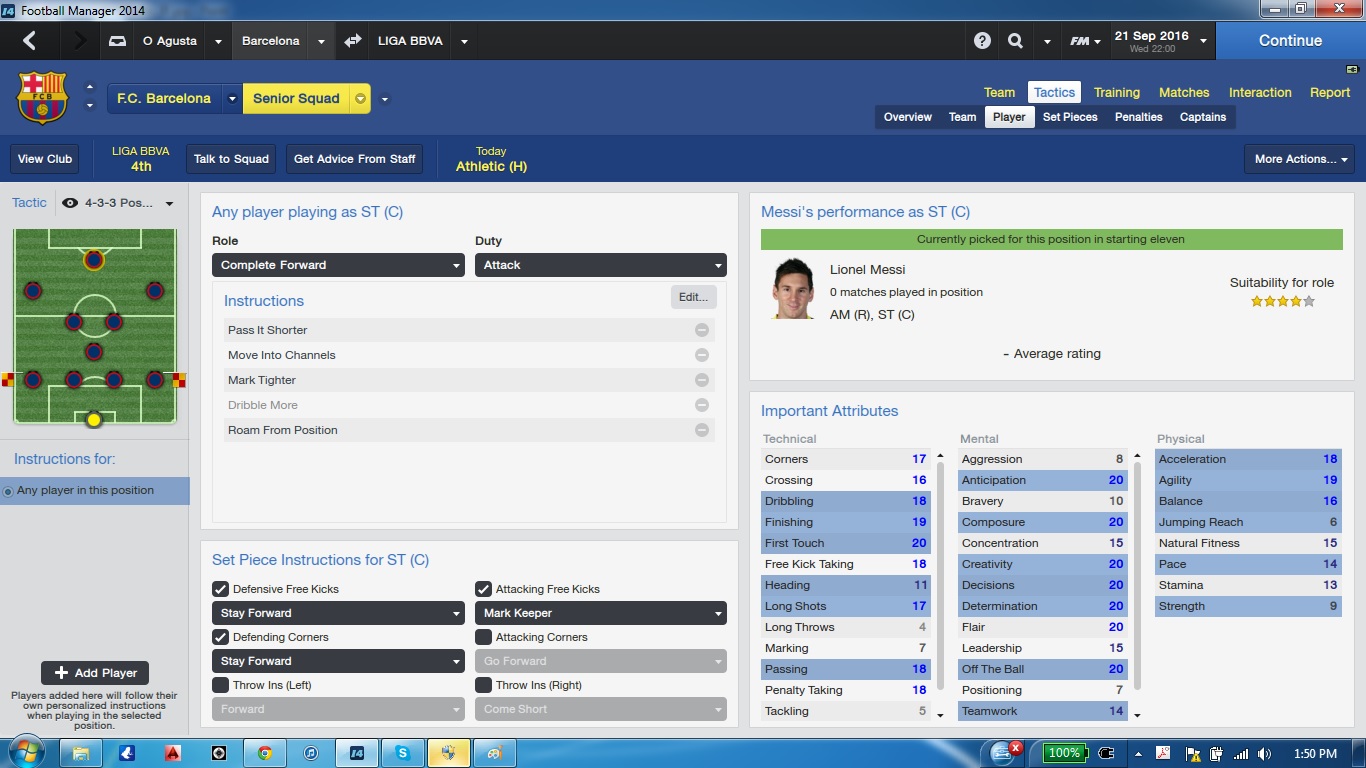The height and width of the screenshot is (768, 1366).
Task: Click the Continue button
Action: (x=1290, y=41)
